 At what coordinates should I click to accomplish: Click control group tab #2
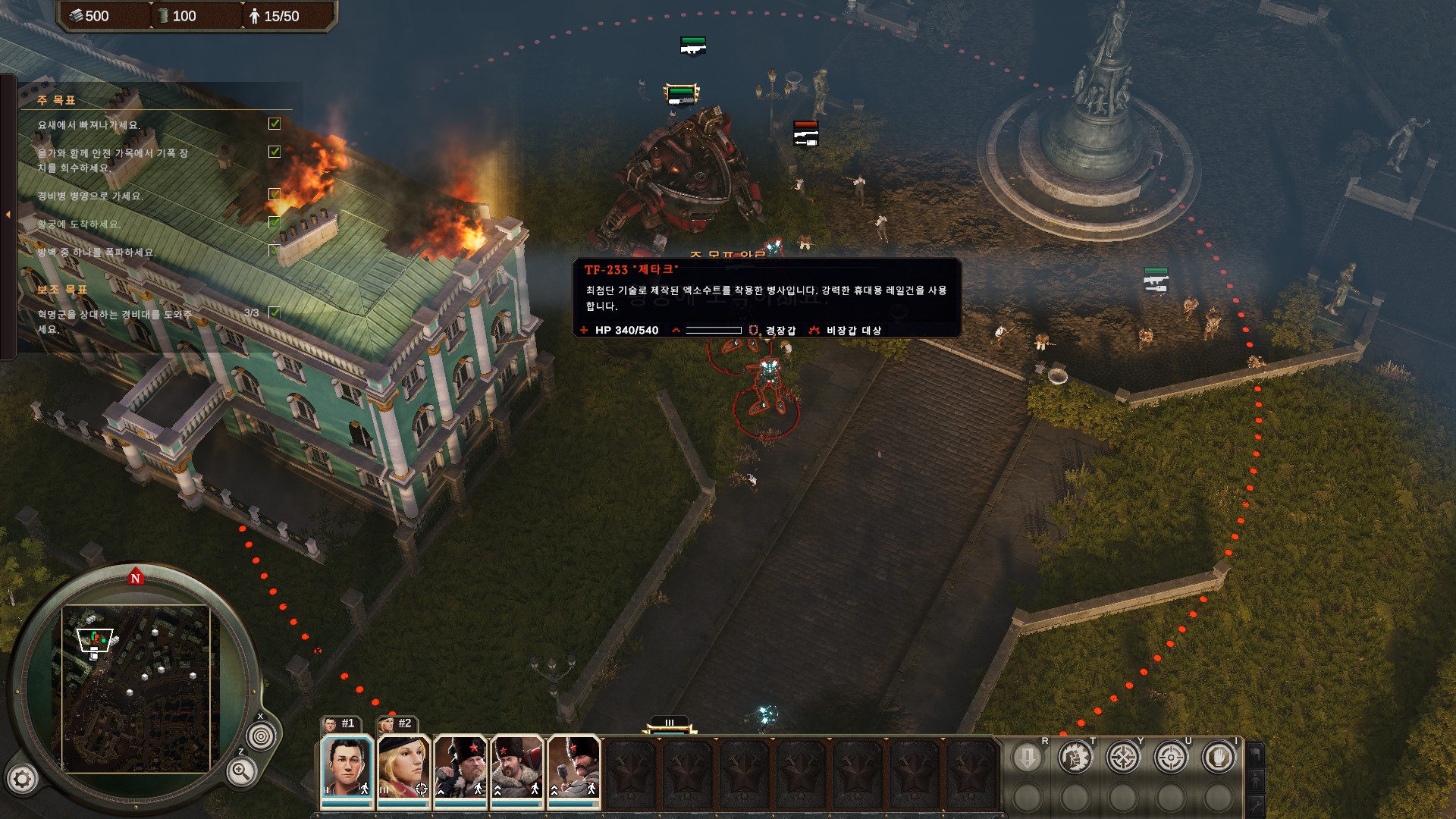tap(397, 723)
